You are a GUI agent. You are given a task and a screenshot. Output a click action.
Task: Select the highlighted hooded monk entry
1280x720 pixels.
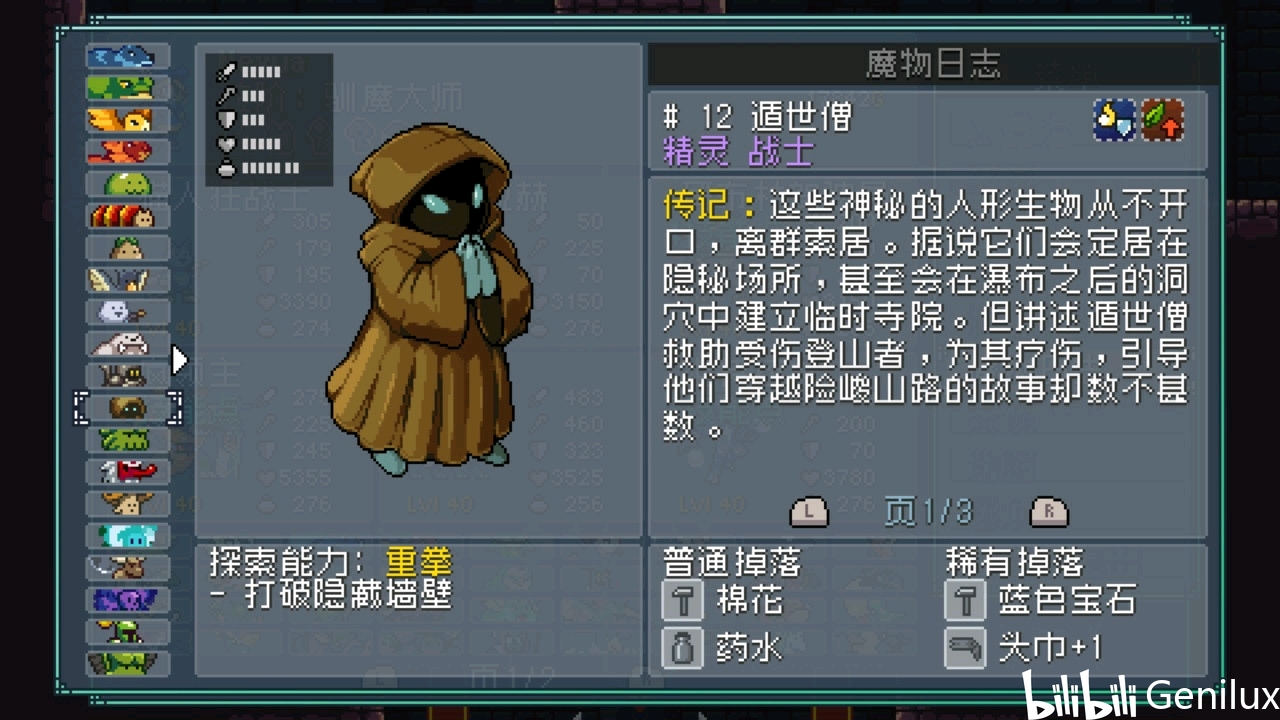pyautogui.click(x=127, y=408)
